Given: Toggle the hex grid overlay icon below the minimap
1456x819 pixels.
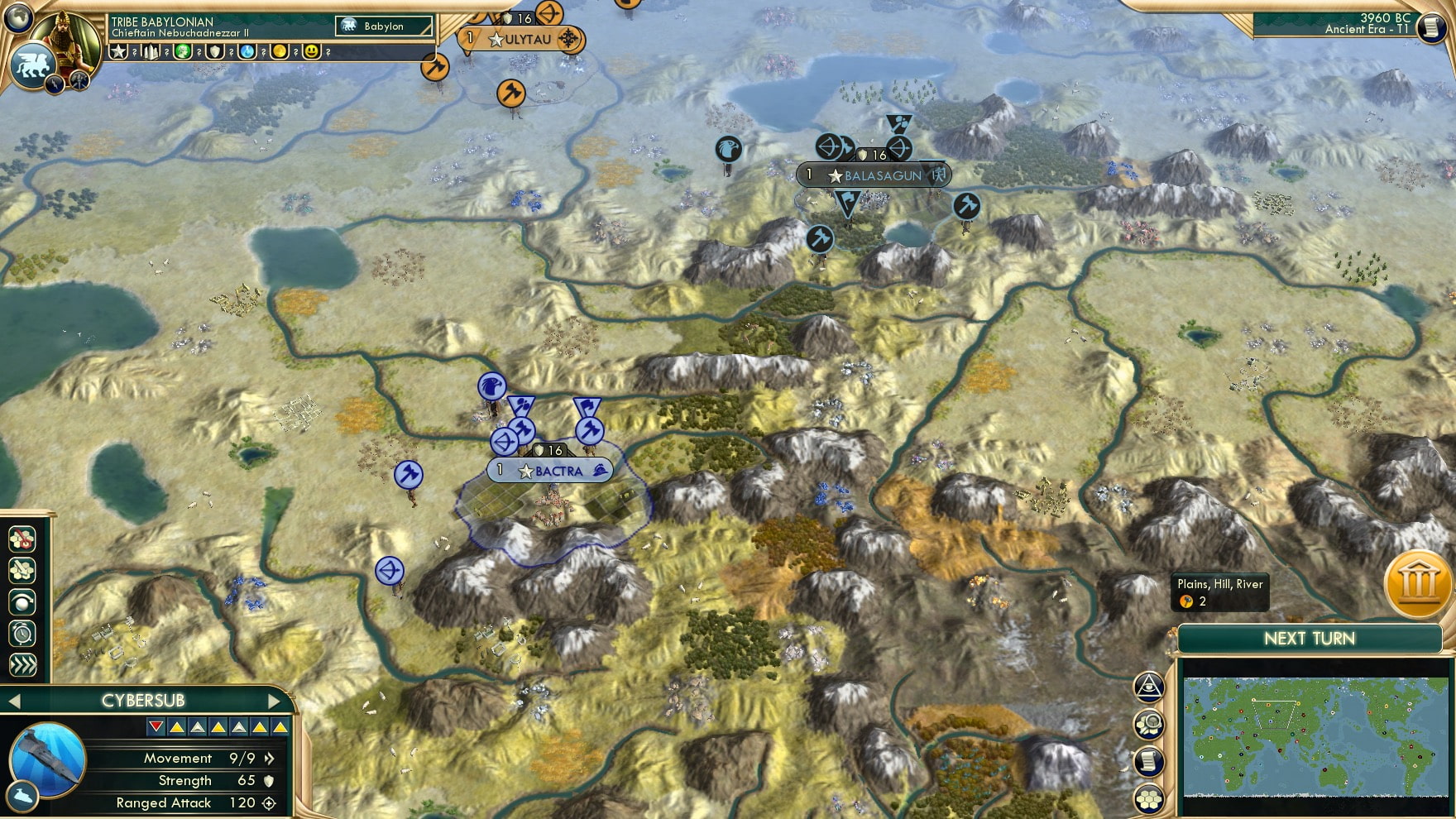Looking at the screenshot, I should [1150, 799].
